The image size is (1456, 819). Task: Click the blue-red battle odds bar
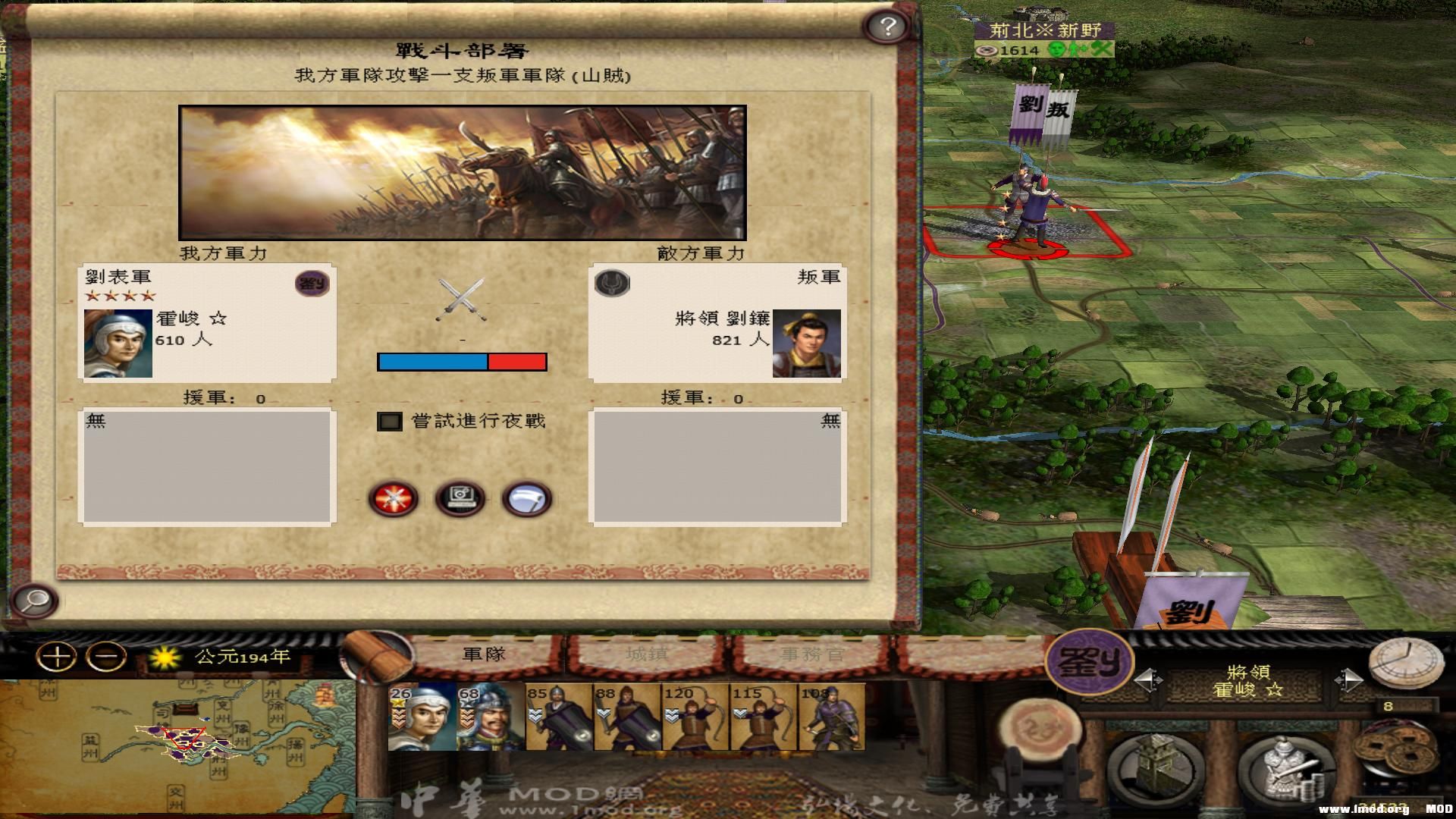pyautogui.click(x=461, y=362)
